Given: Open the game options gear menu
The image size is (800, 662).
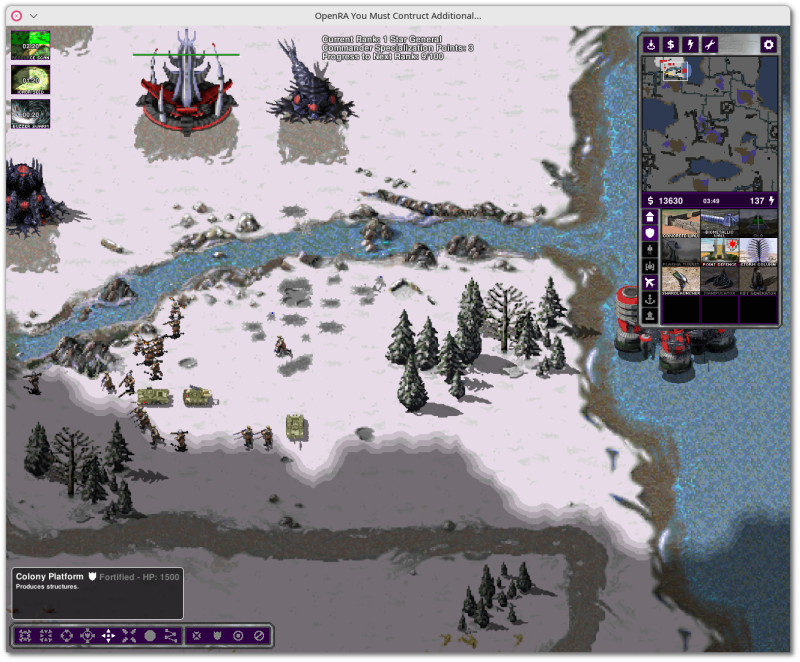Looking at the screenshot, I should [x=768, y=45].
